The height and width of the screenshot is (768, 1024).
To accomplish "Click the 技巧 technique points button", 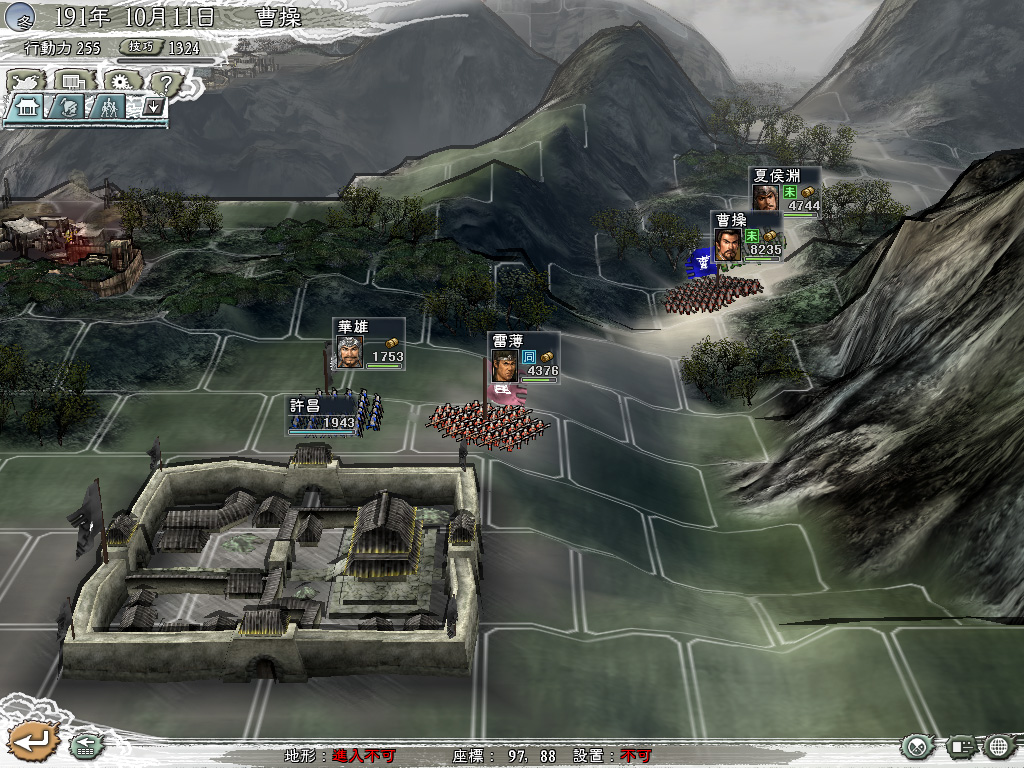I will (141, 47).
